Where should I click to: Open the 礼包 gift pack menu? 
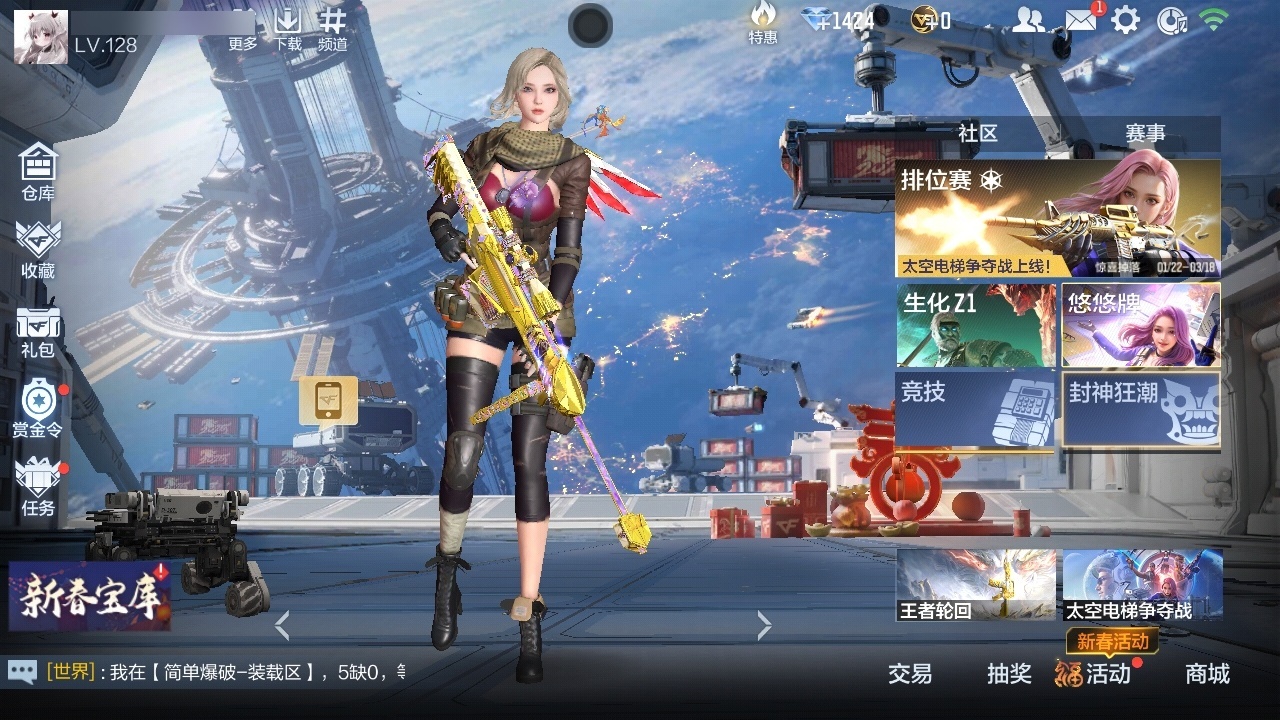(x=38, y=330)
